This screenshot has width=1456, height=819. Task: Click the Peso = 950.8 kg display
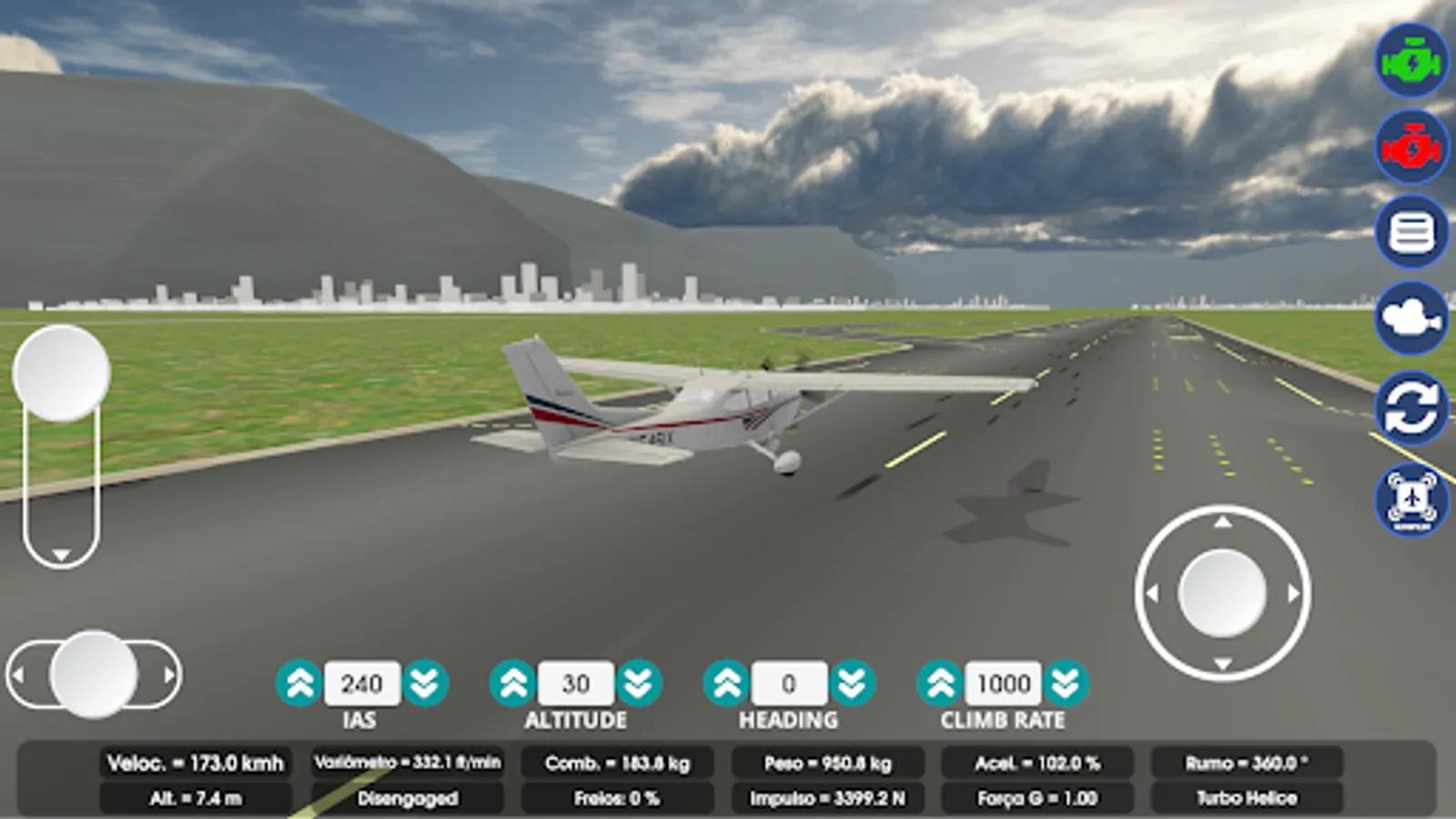827,764
